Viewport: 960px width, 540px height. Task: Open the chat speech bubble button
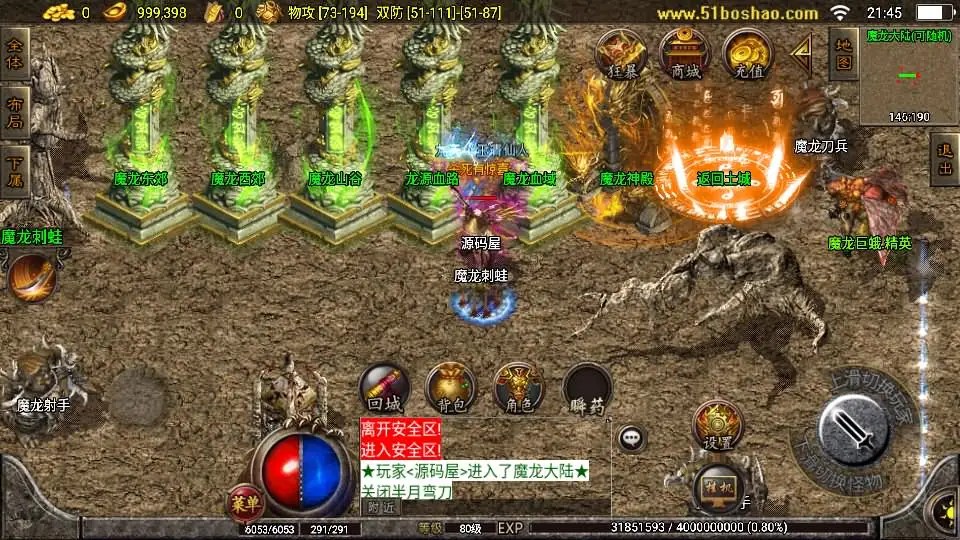click(630, 437)
